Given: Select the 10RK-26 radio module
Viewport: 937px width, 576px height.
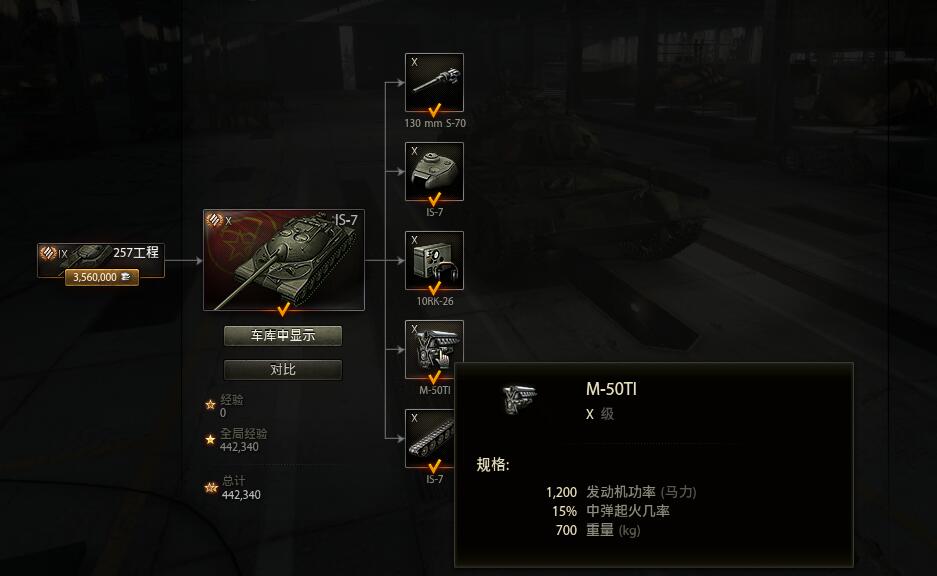Looking at the screenshot, I should pyautogui.click(x=434, y=260).
